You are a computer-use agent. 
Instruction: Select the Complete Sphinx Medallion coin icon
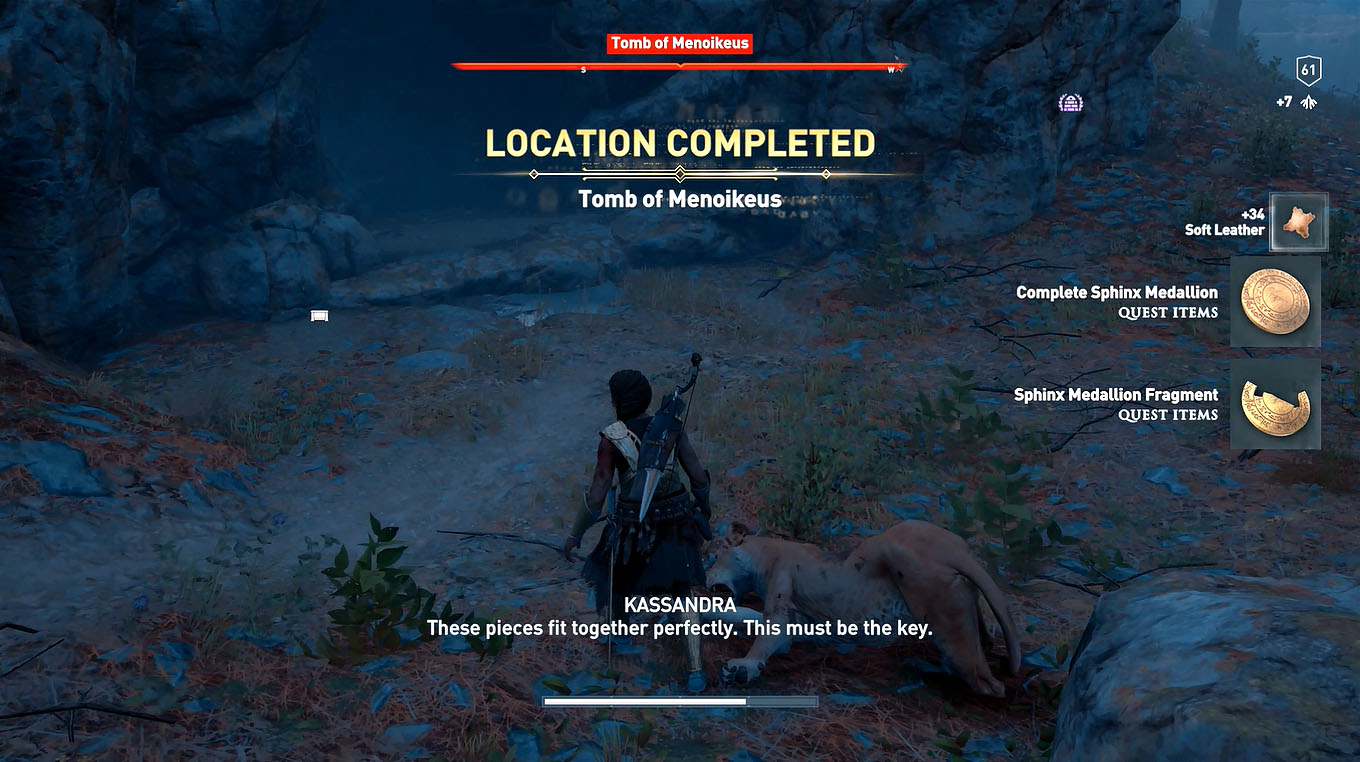click(x=1275, y=302)
